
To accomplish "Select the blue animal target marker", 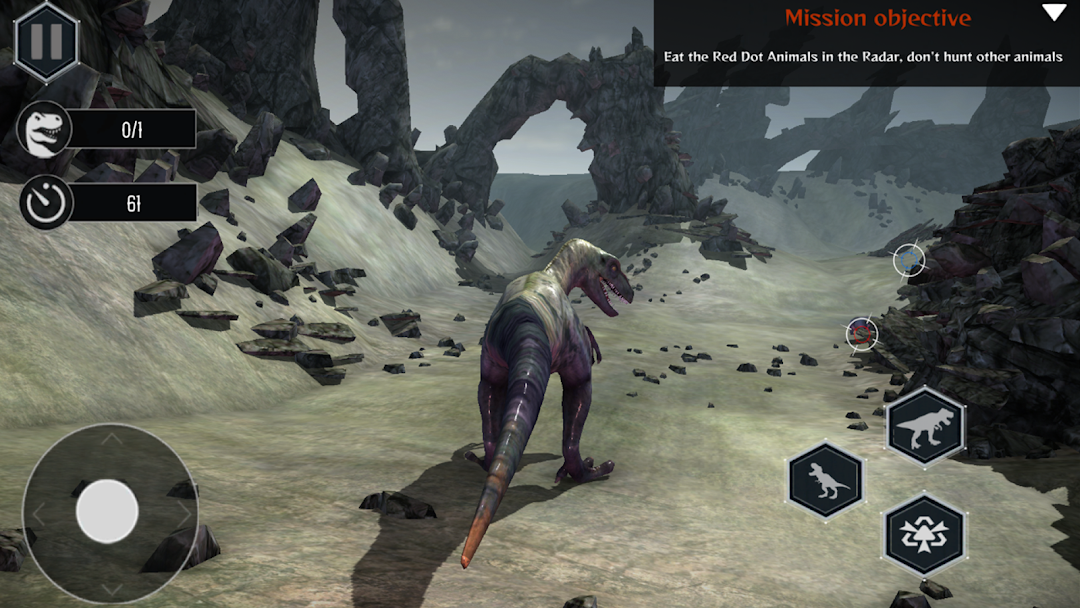I will tap(909, 260).
